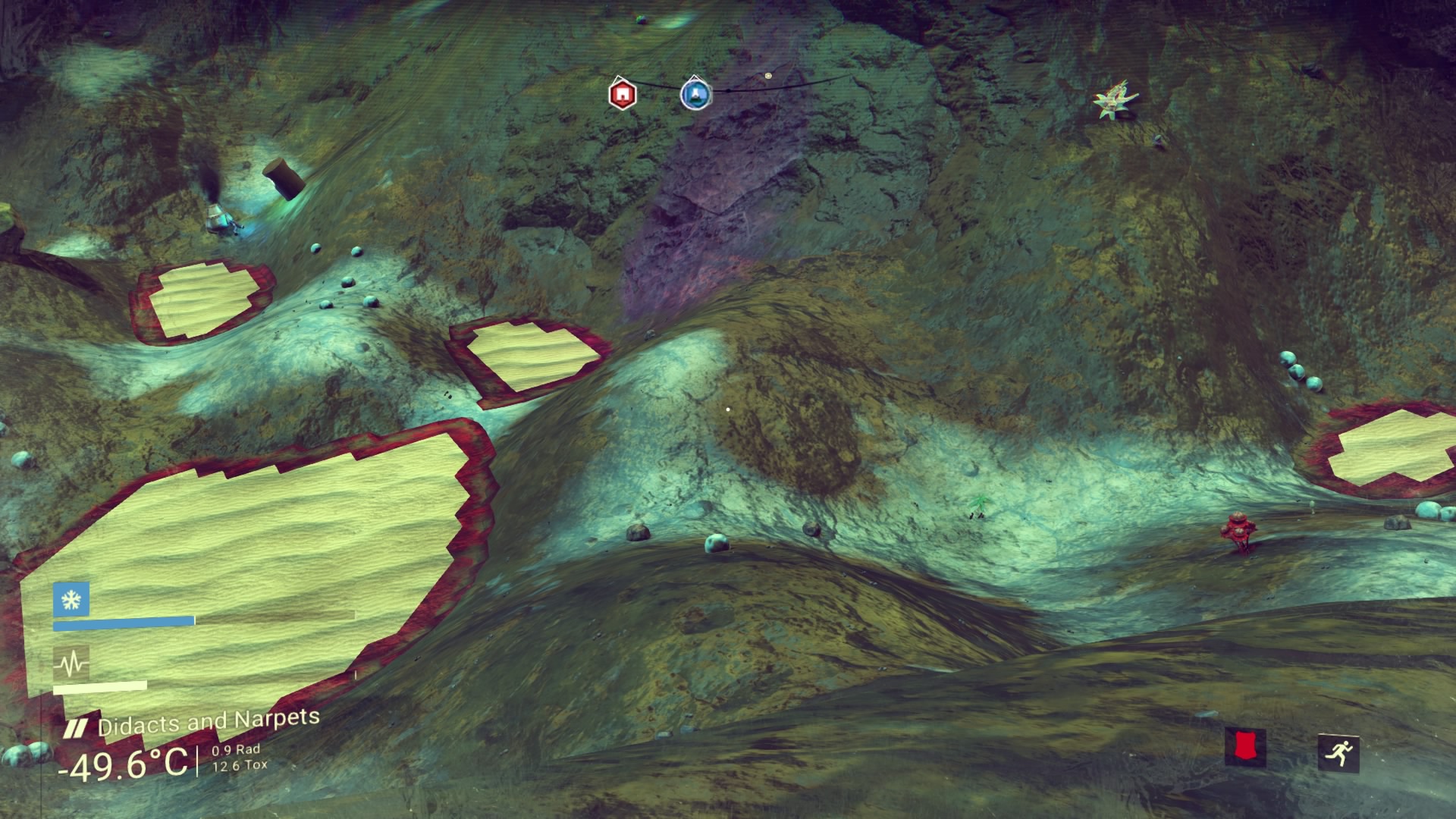Screen dimensions: 1456x819
Task: Select the life support heartbeat icon
Action: click(x=71, y=664)
